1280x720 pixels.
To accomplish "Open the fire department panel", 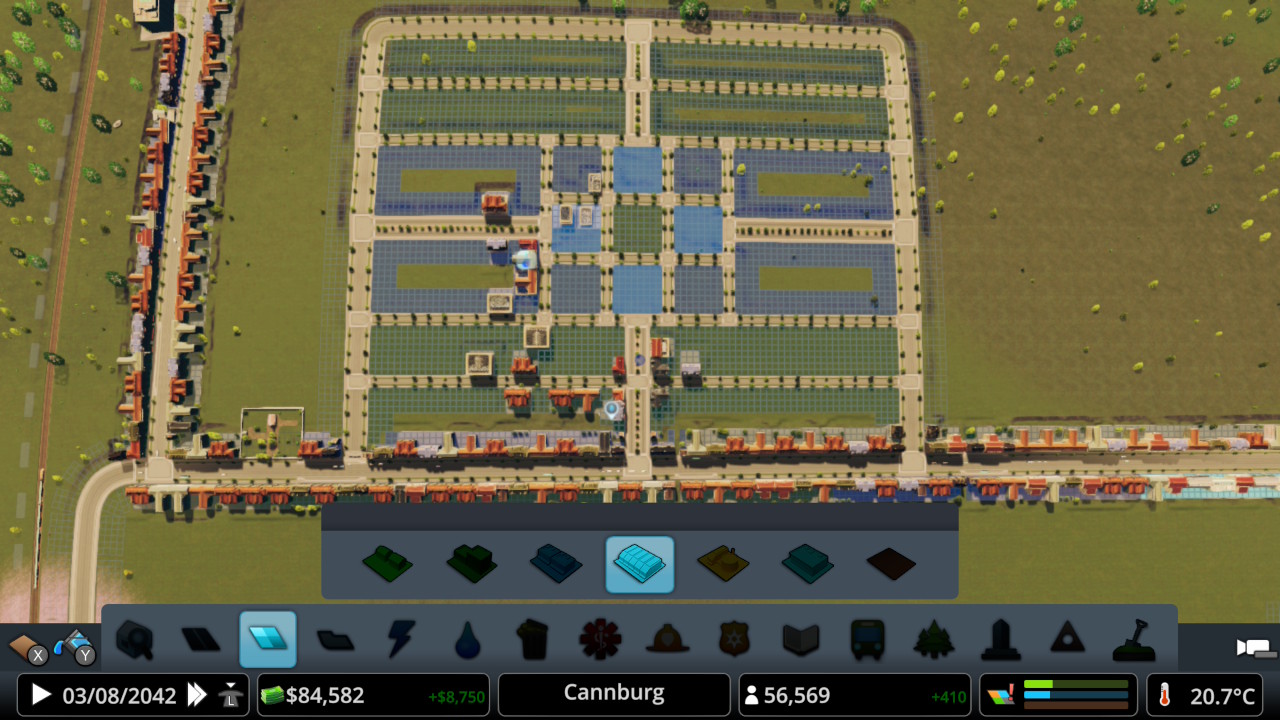I will click(x=667, y=641).
